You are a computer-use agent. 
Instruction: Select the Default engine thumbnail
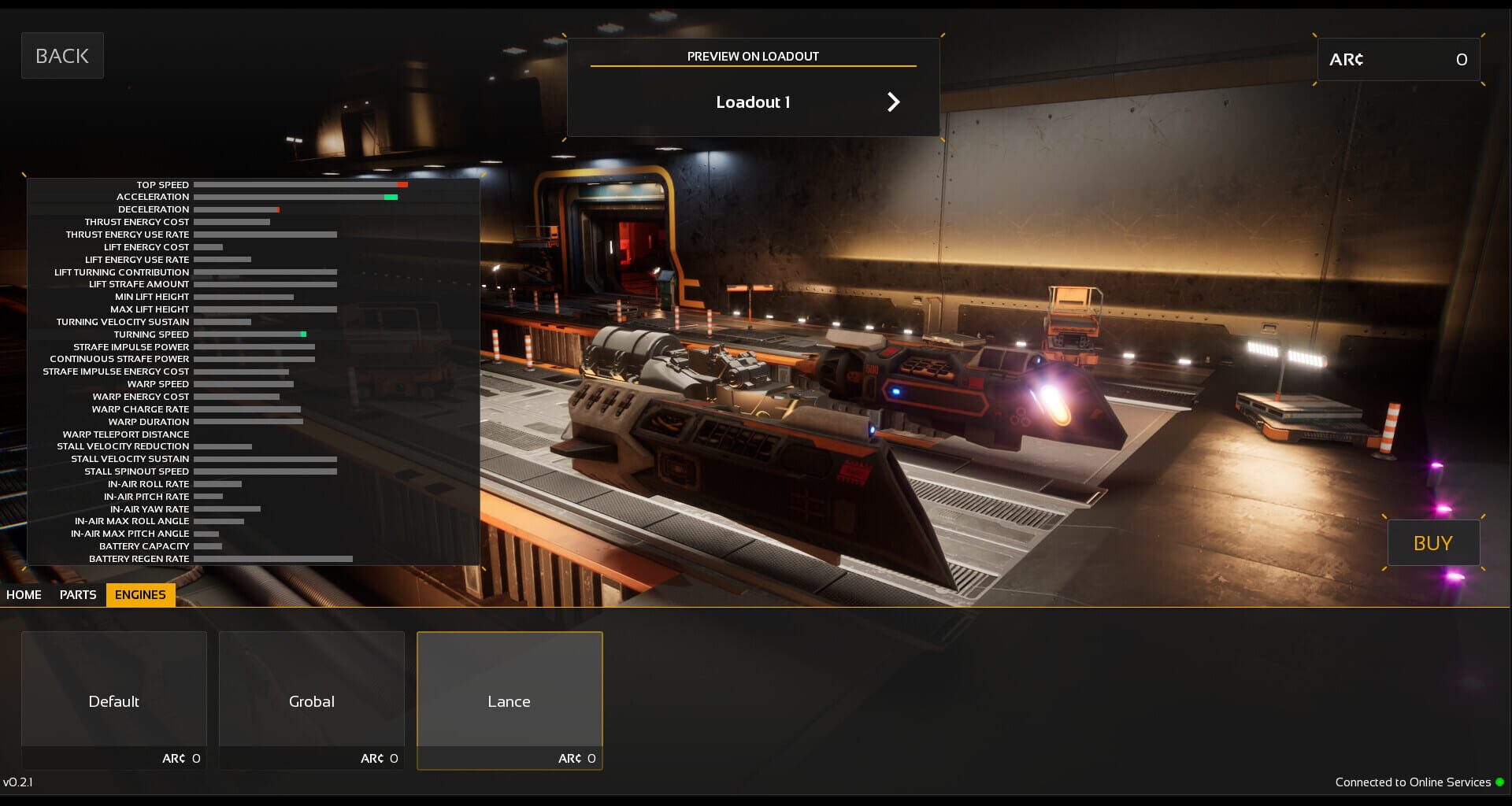point(113,689)
